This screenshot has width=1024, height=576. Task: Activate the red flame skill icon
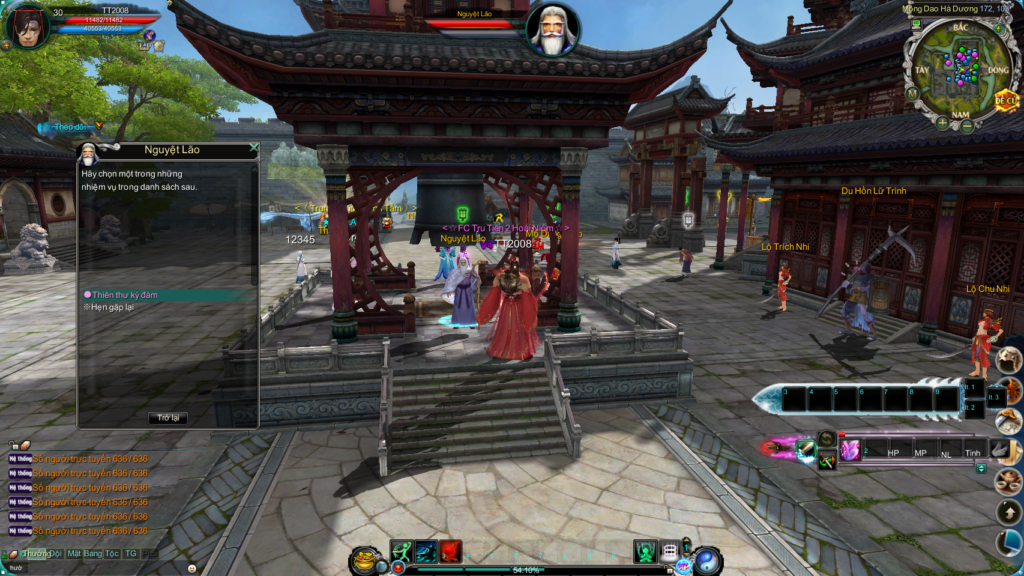[x=451, y=552]
